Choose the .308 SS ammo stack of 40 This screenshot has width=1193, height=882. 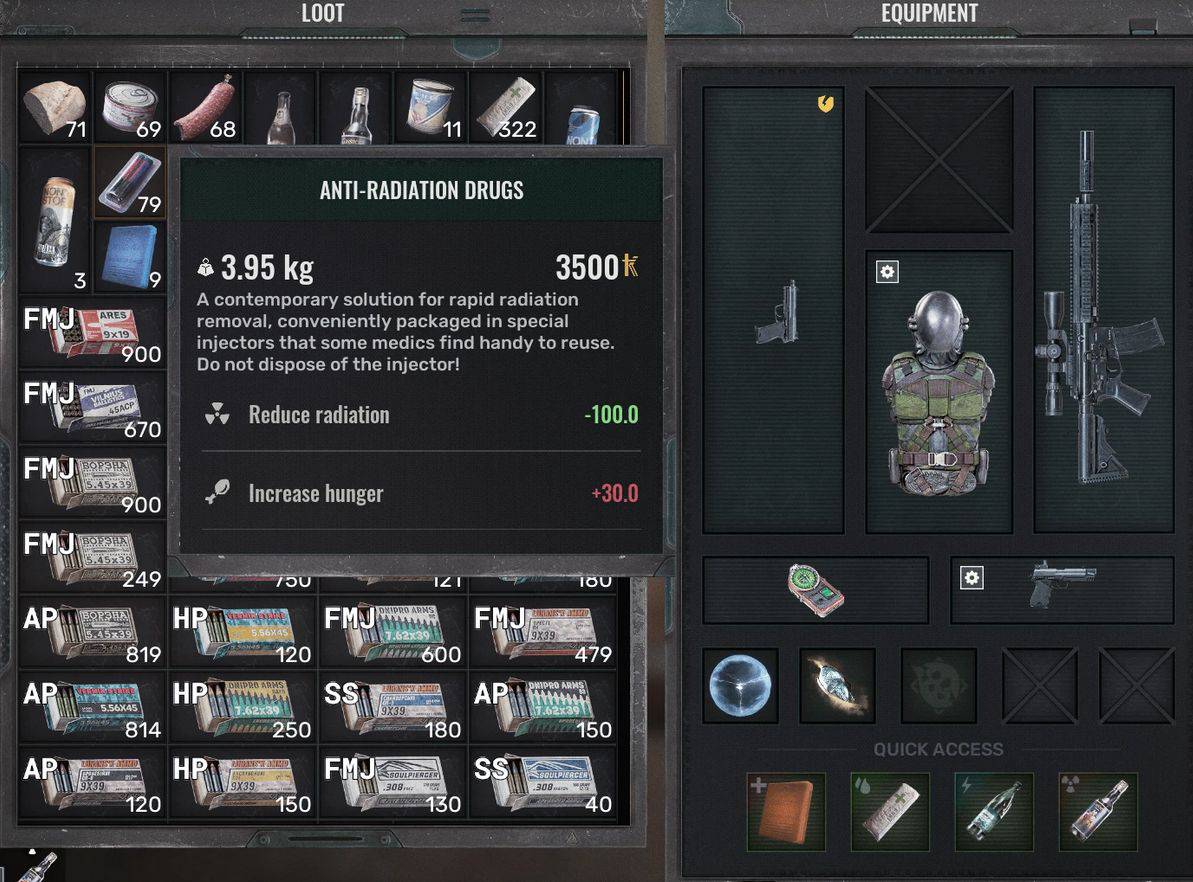[544, 781]
